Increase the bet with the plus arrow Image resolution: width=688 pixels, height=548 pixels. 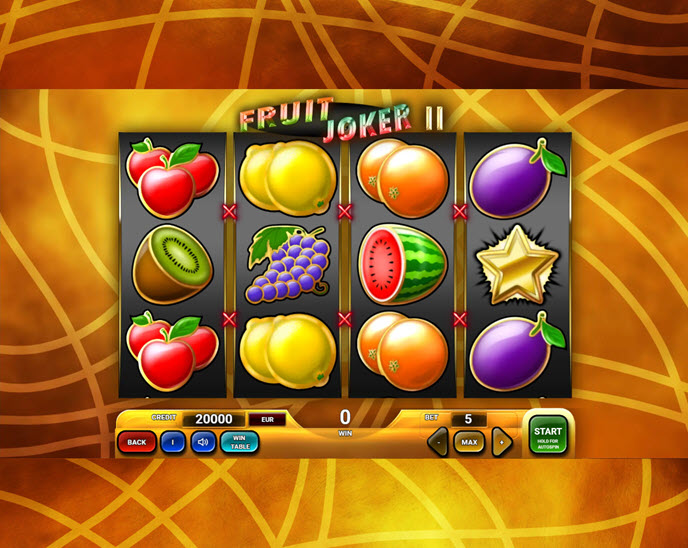click(x=502, y=441)
